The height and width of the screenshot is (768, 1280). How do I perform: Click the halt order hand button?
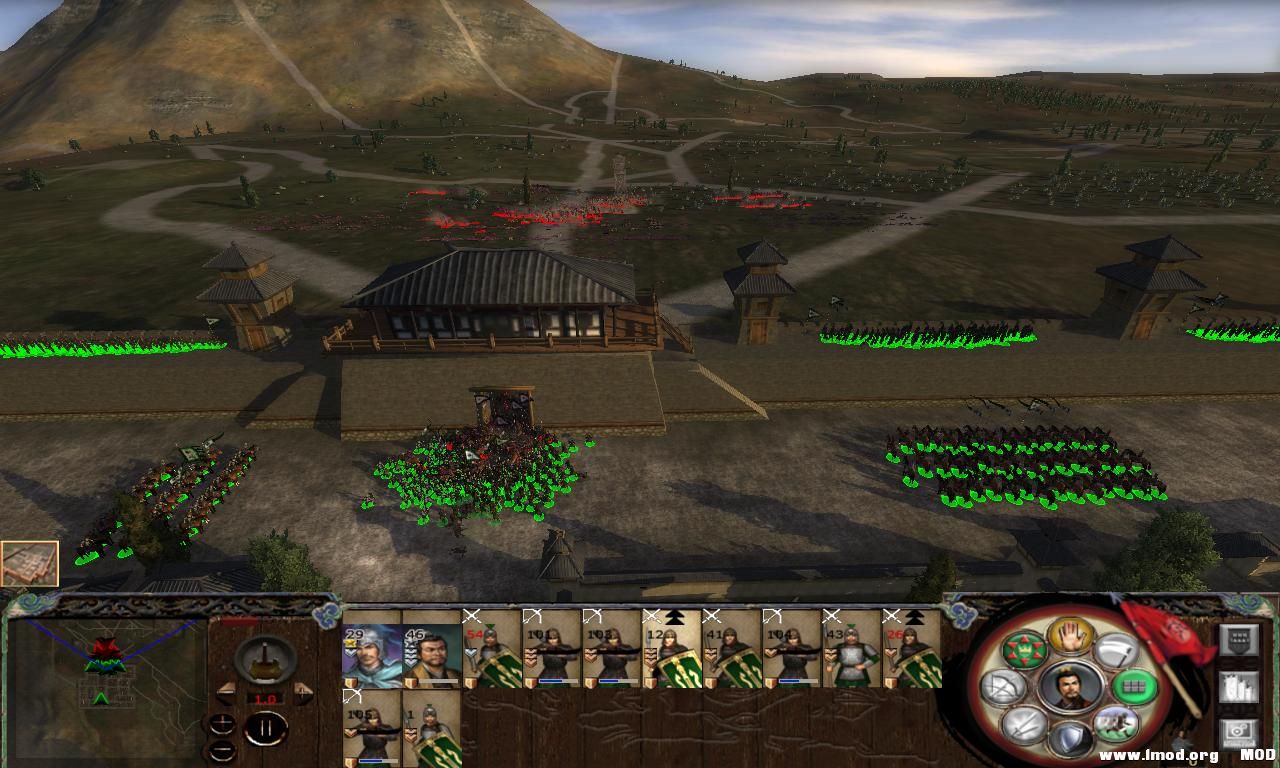pos(1070,636)
